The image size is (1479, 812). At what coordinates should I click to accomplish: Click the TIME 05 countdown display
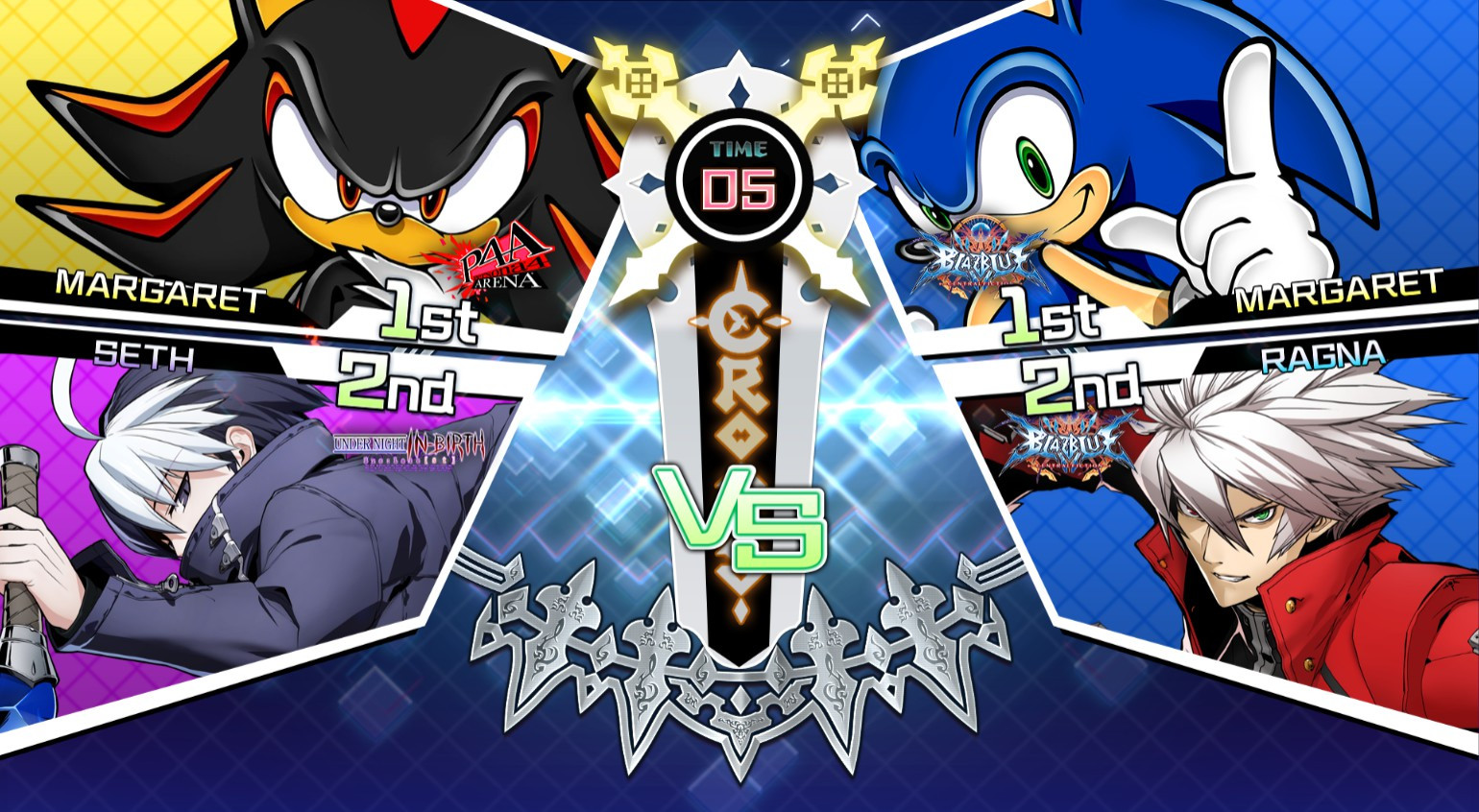(738, 178)
